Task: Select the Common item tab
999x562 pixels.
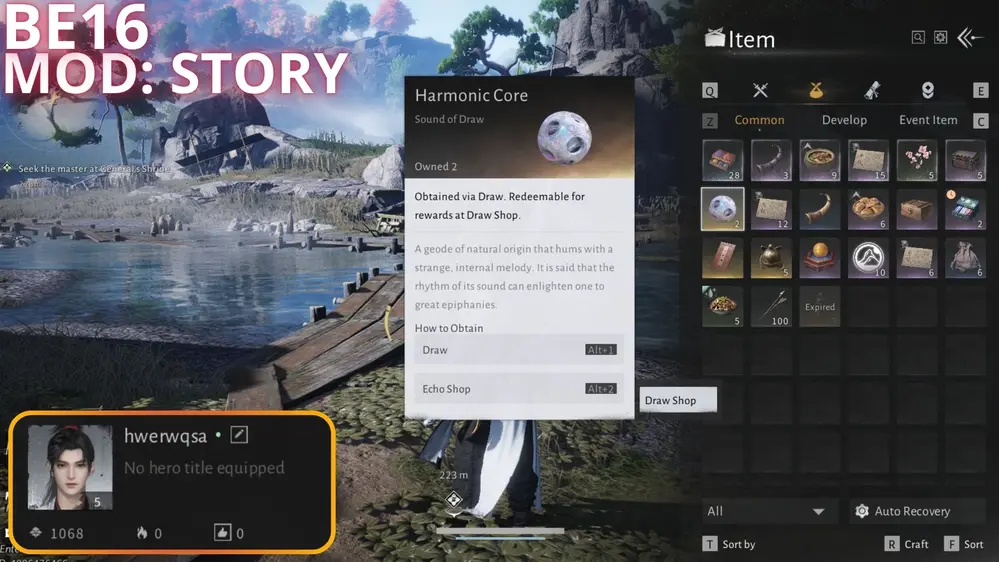Action: pos(760,120)
